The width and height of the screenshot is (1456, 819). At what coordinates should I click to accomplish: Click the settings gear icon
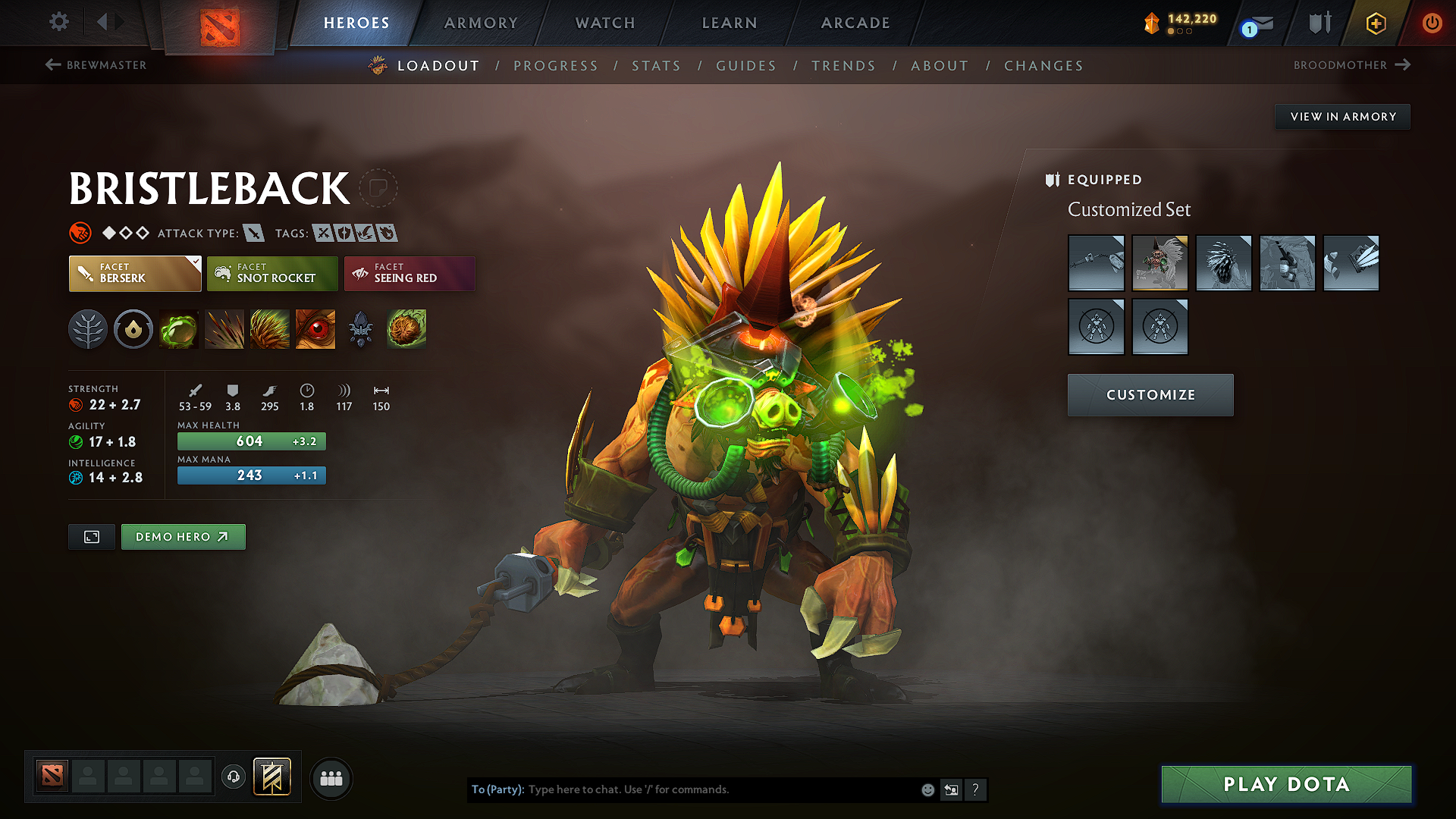coord(58,22)
